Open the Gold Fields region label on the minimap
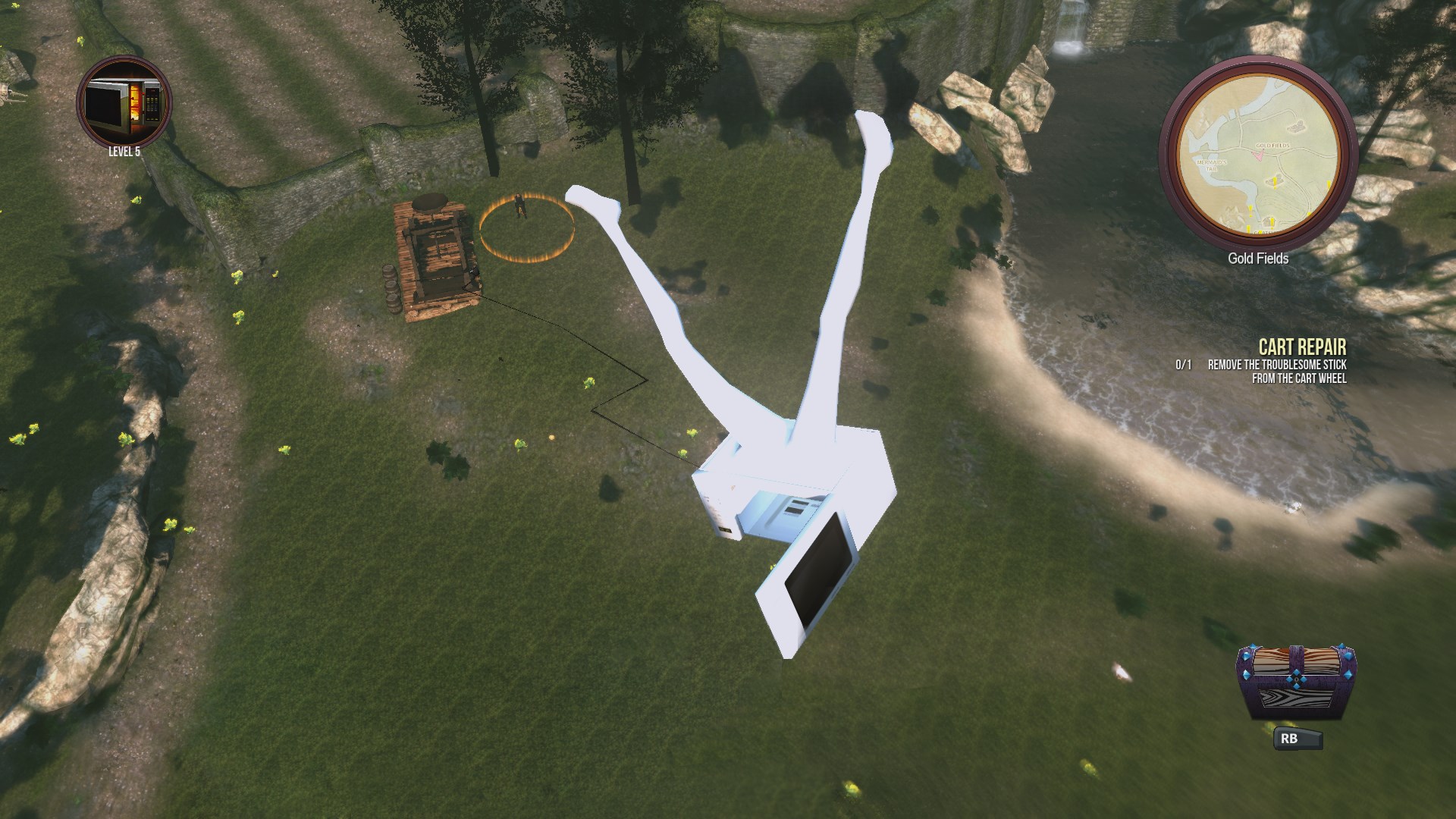This screenshot has width=1456, height=819. (1272, 145)
